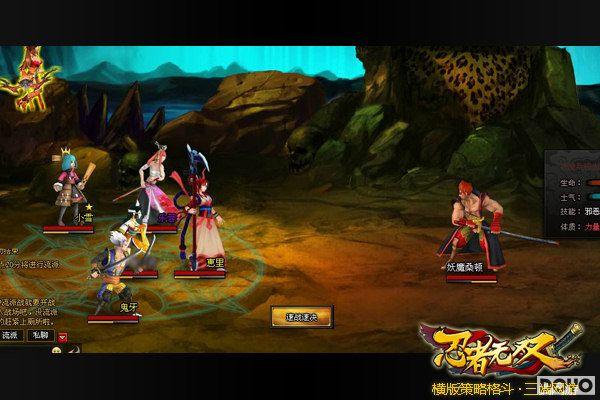Click the 速战速决 quick battle button

(301, 317)
